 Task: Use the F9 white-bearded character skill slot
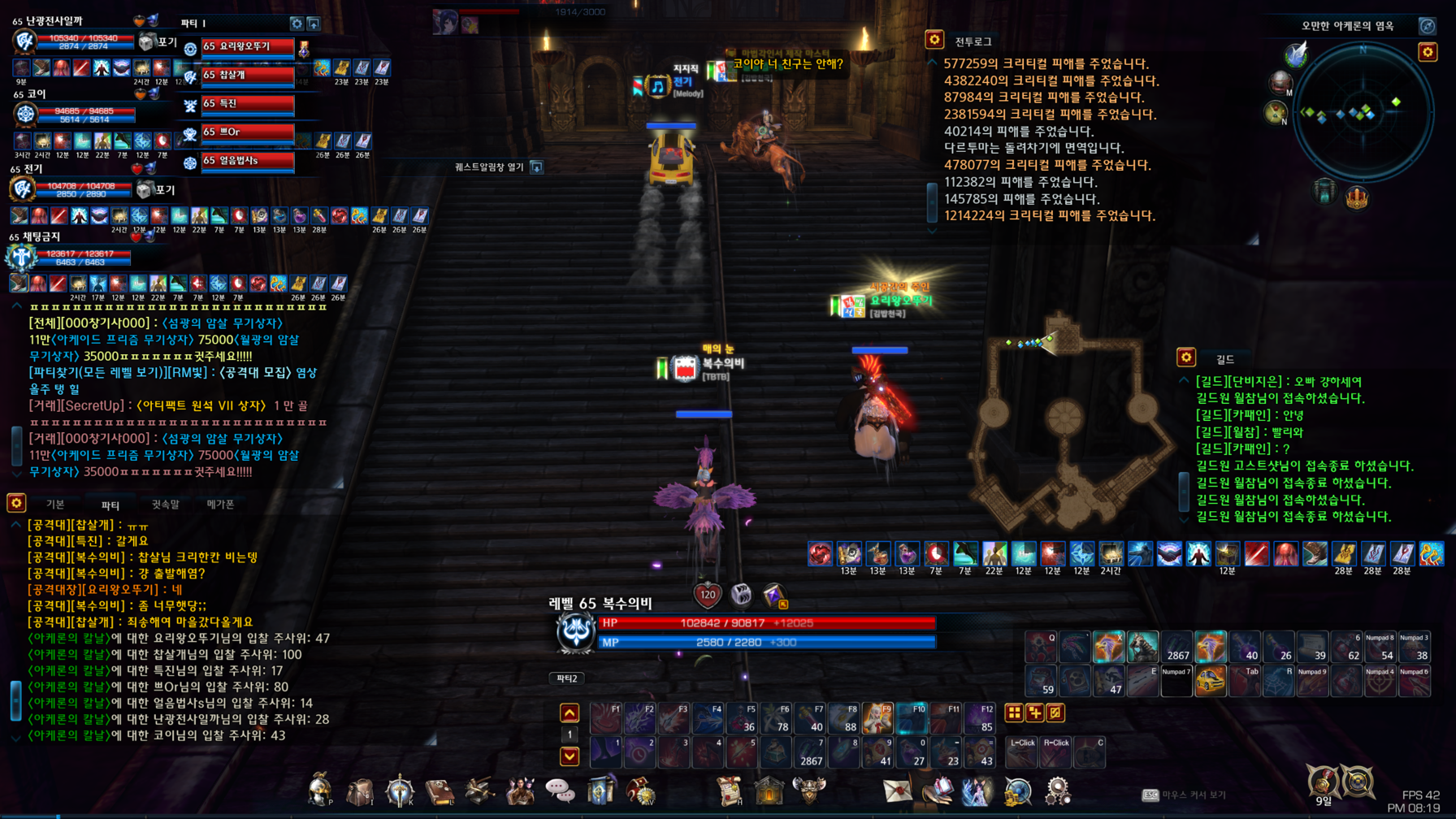(877, 718)
